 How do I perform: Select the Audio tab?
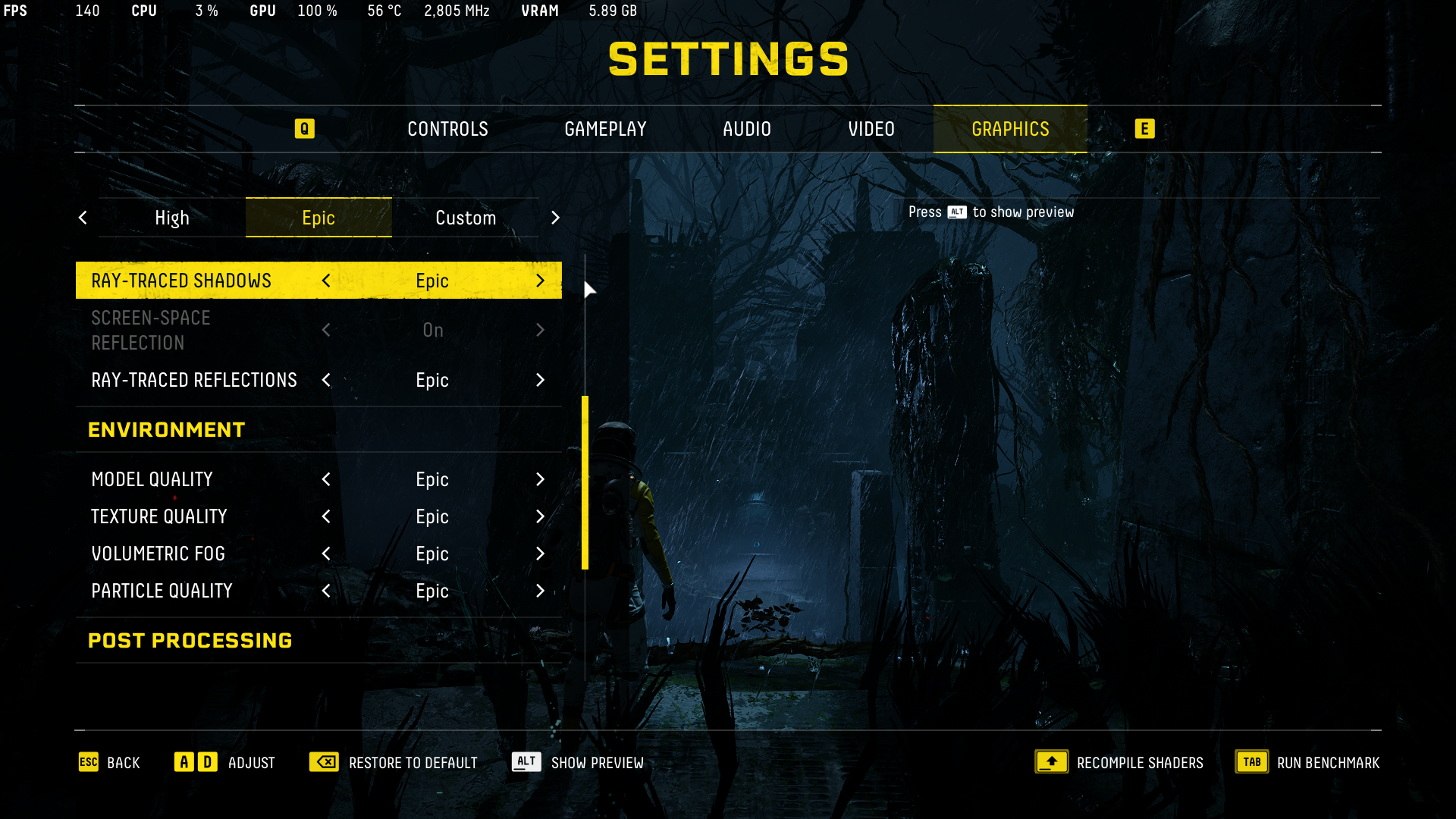[746, 129]
